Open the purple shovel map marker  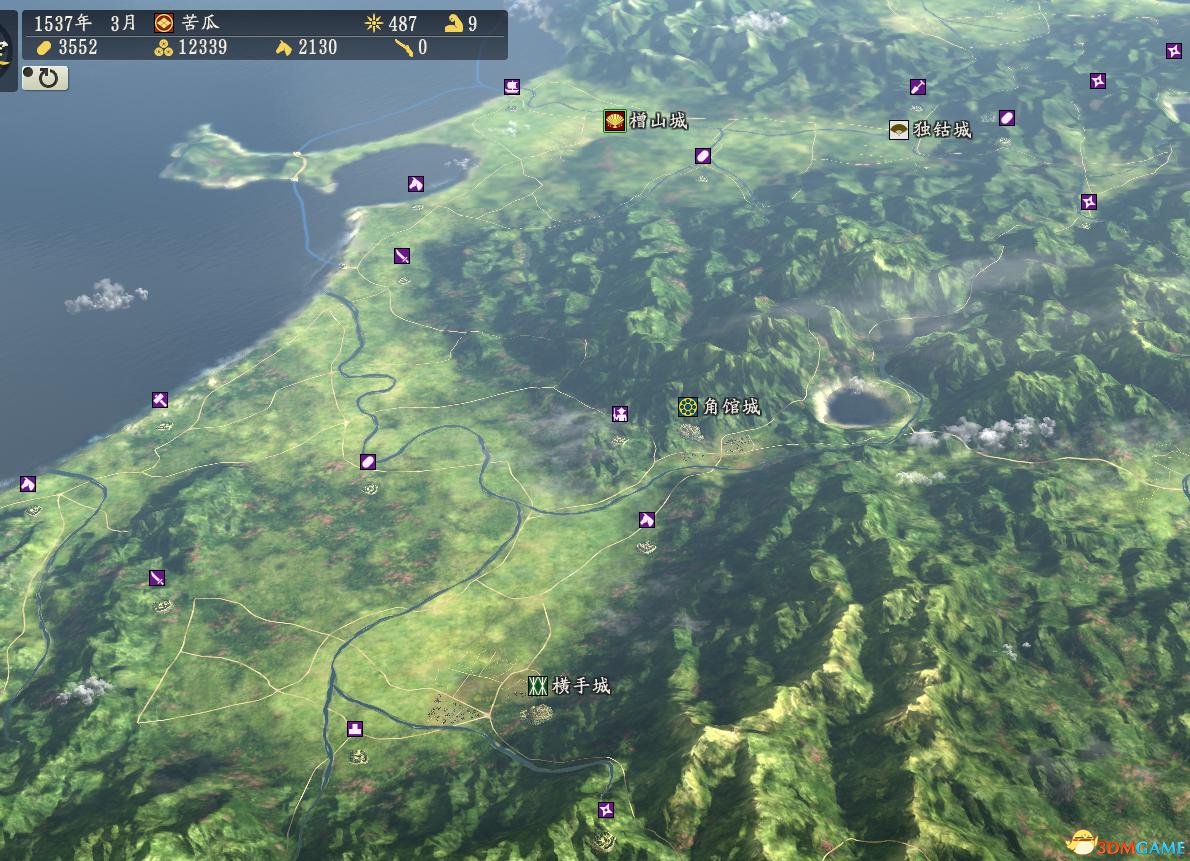[918, 87]
